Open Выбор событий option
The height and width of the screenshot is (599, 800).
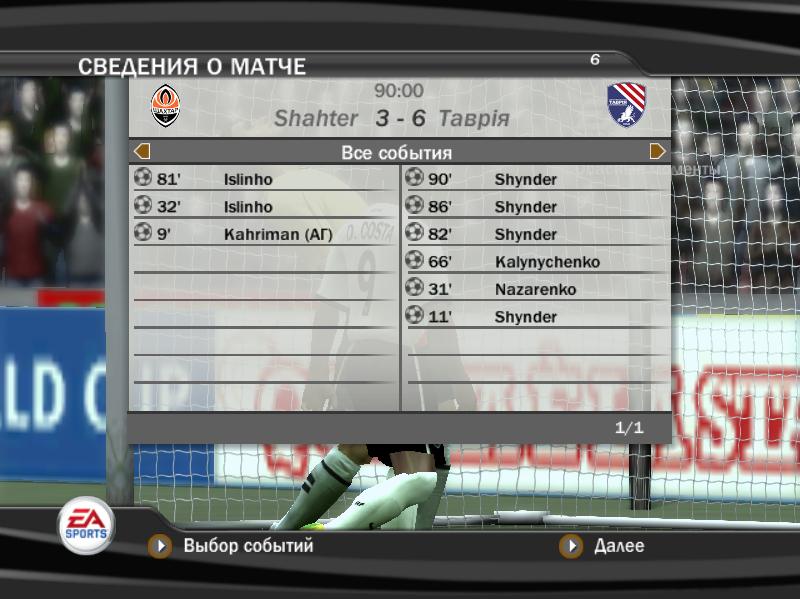(247, 546)
